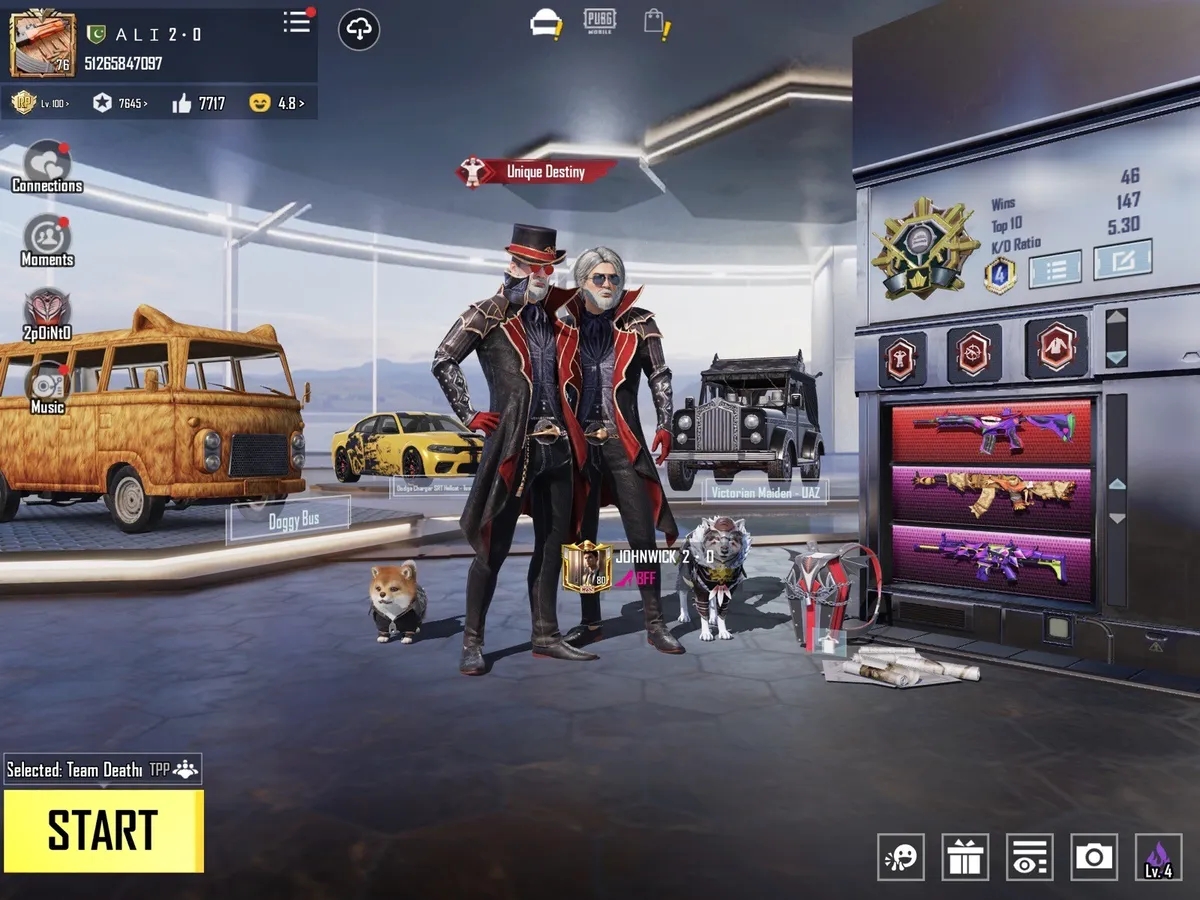Open the purple flame Lv. 4 icon
Screen dimensions: 1200x900
click(x=1158, y=857)
